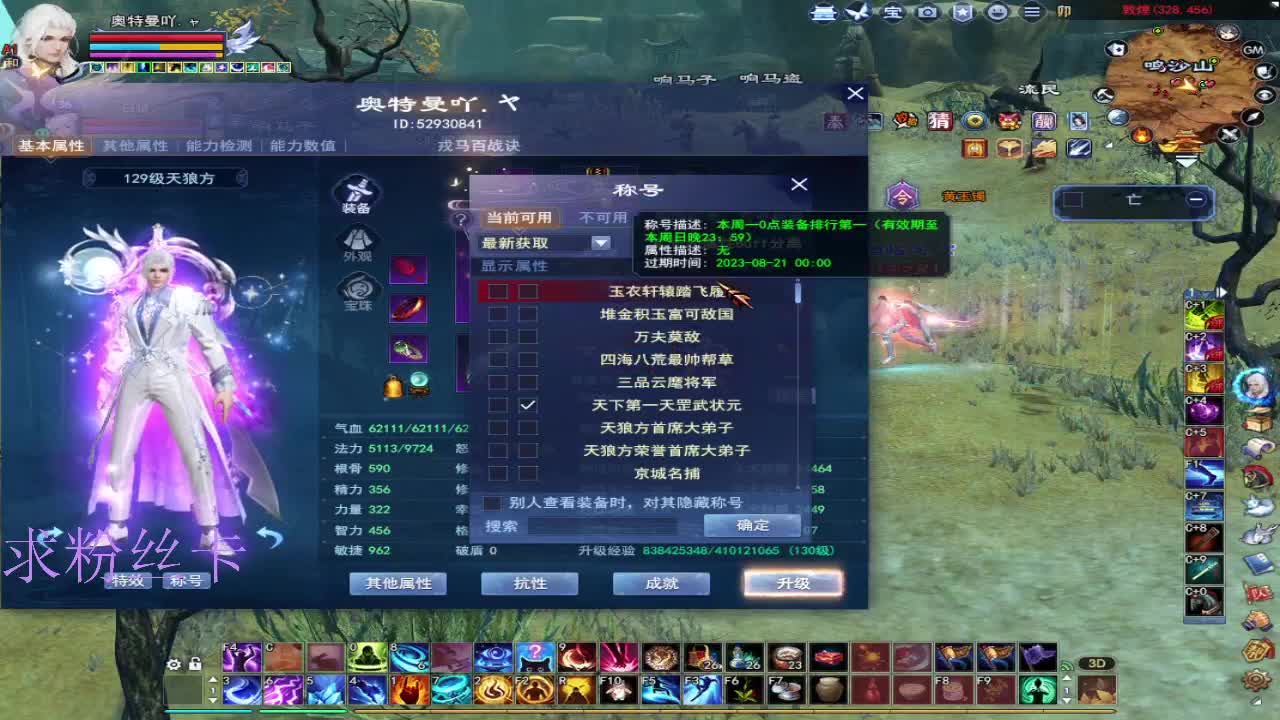1280x720 pixels.
Task: Click the smiley emoji icon in top bar
Action: click(999, 14)
